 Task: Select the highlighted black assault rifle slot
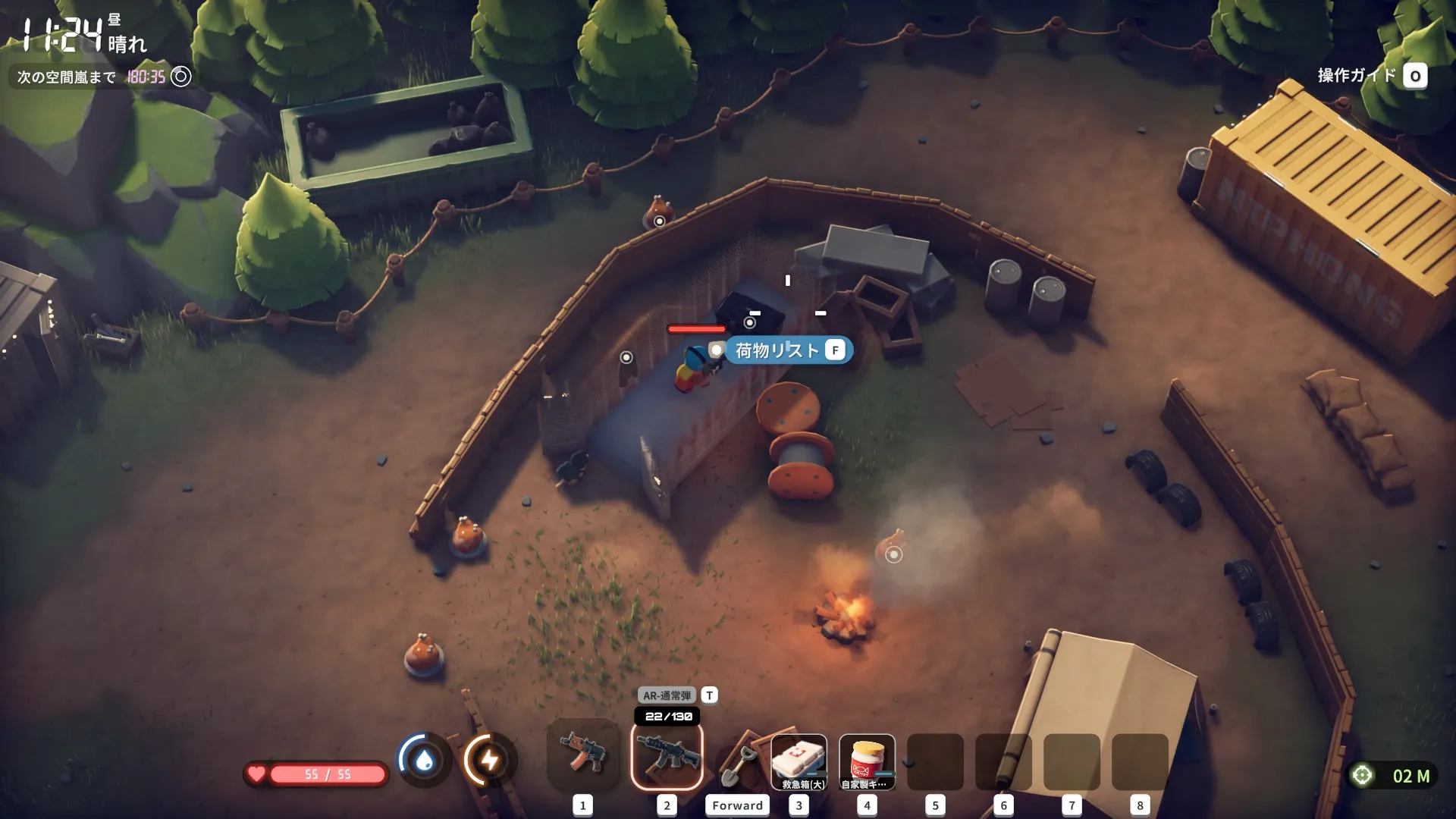(667, 756)
